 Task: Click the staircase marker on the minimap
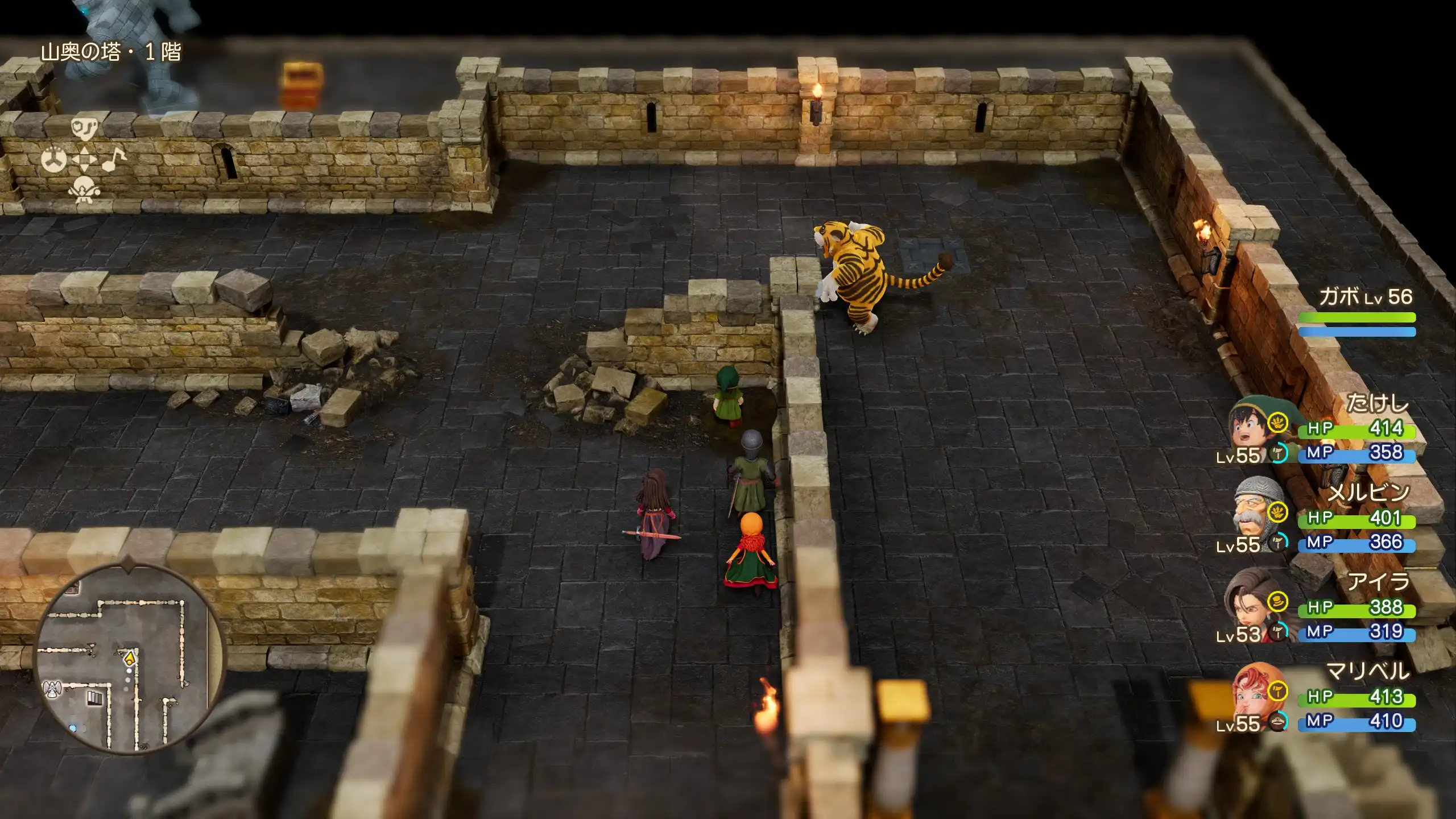95,698
